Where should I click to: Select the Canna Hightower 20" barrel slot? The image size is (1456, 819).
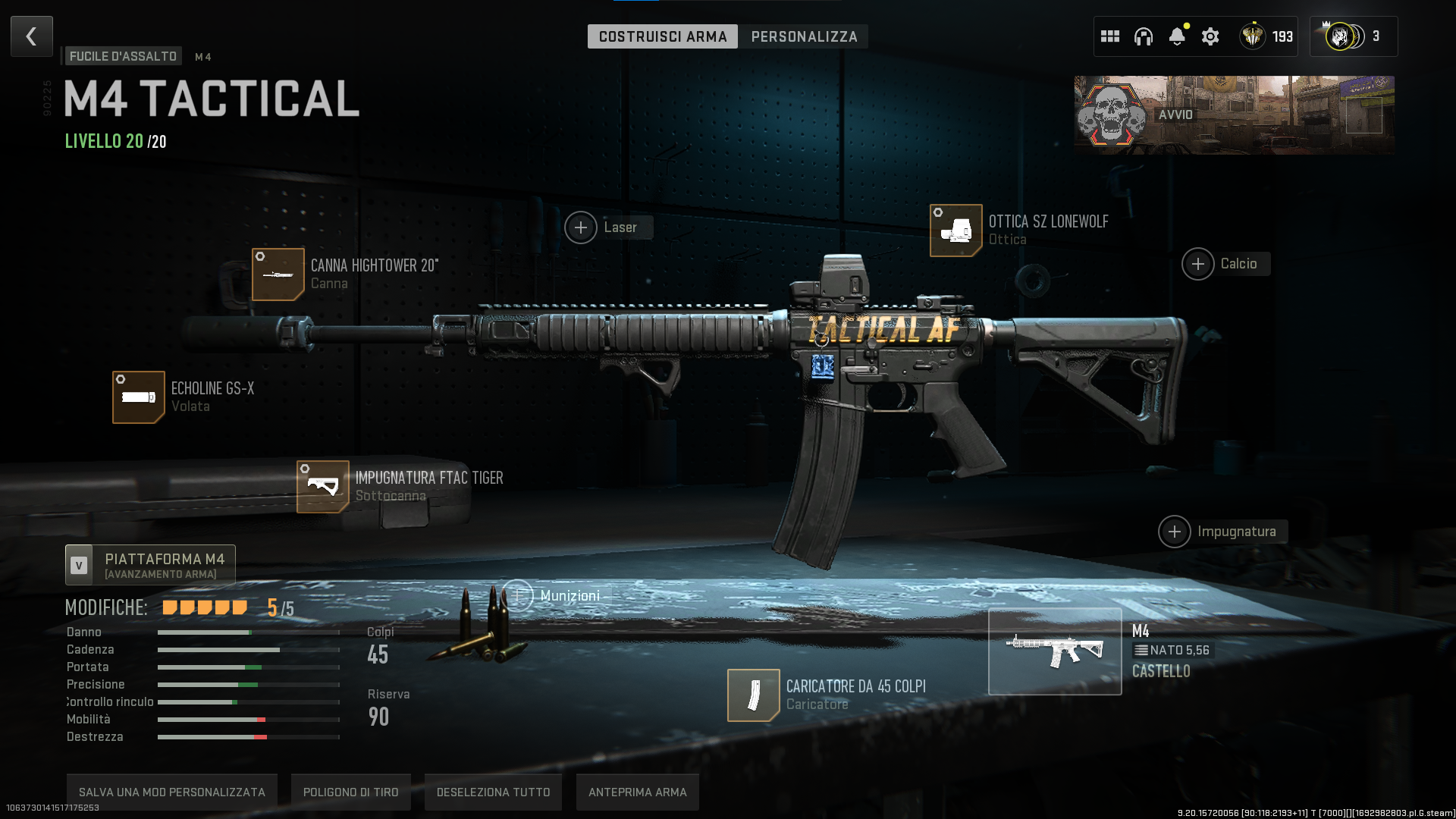278,275
